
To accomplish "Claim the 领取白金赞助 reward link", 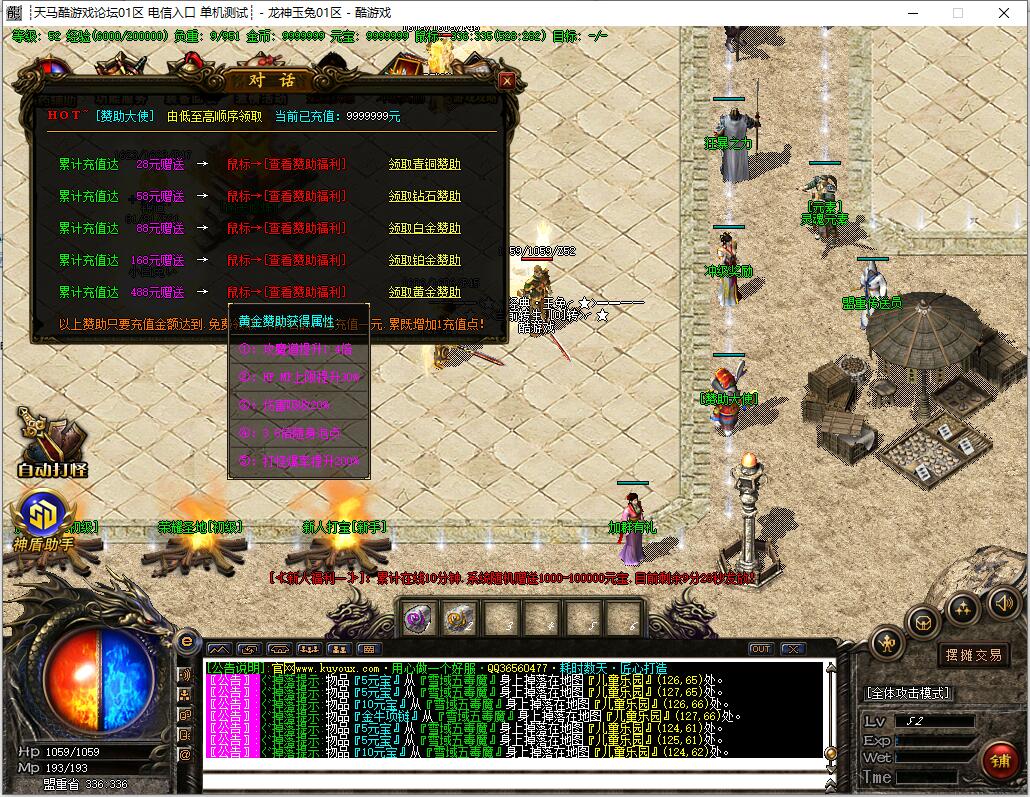I will tap(424, 228).
